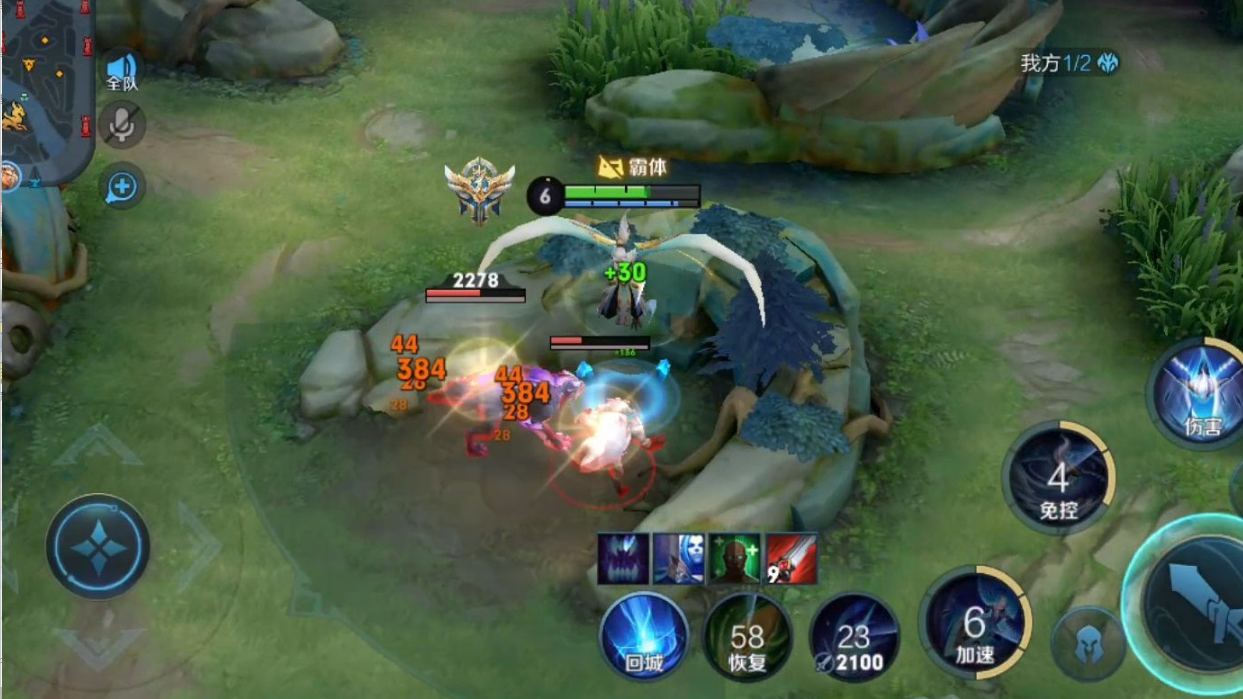1243x699 pixels.
Task: Tap the skill showing 2100 cost
Action: (853, 638)
